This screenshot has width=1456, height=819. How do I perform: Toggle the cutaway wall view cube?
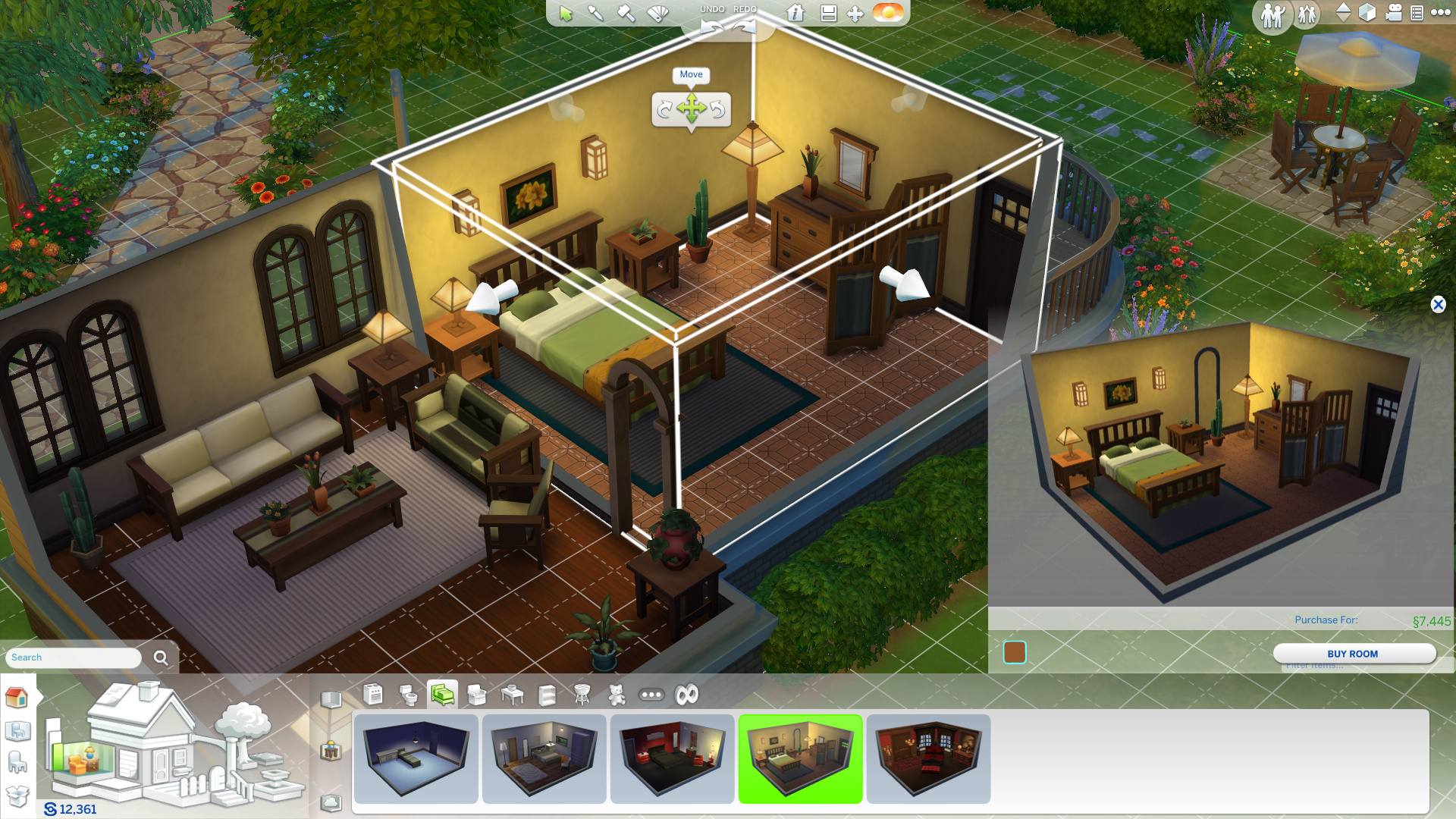tap(1367, 13)
